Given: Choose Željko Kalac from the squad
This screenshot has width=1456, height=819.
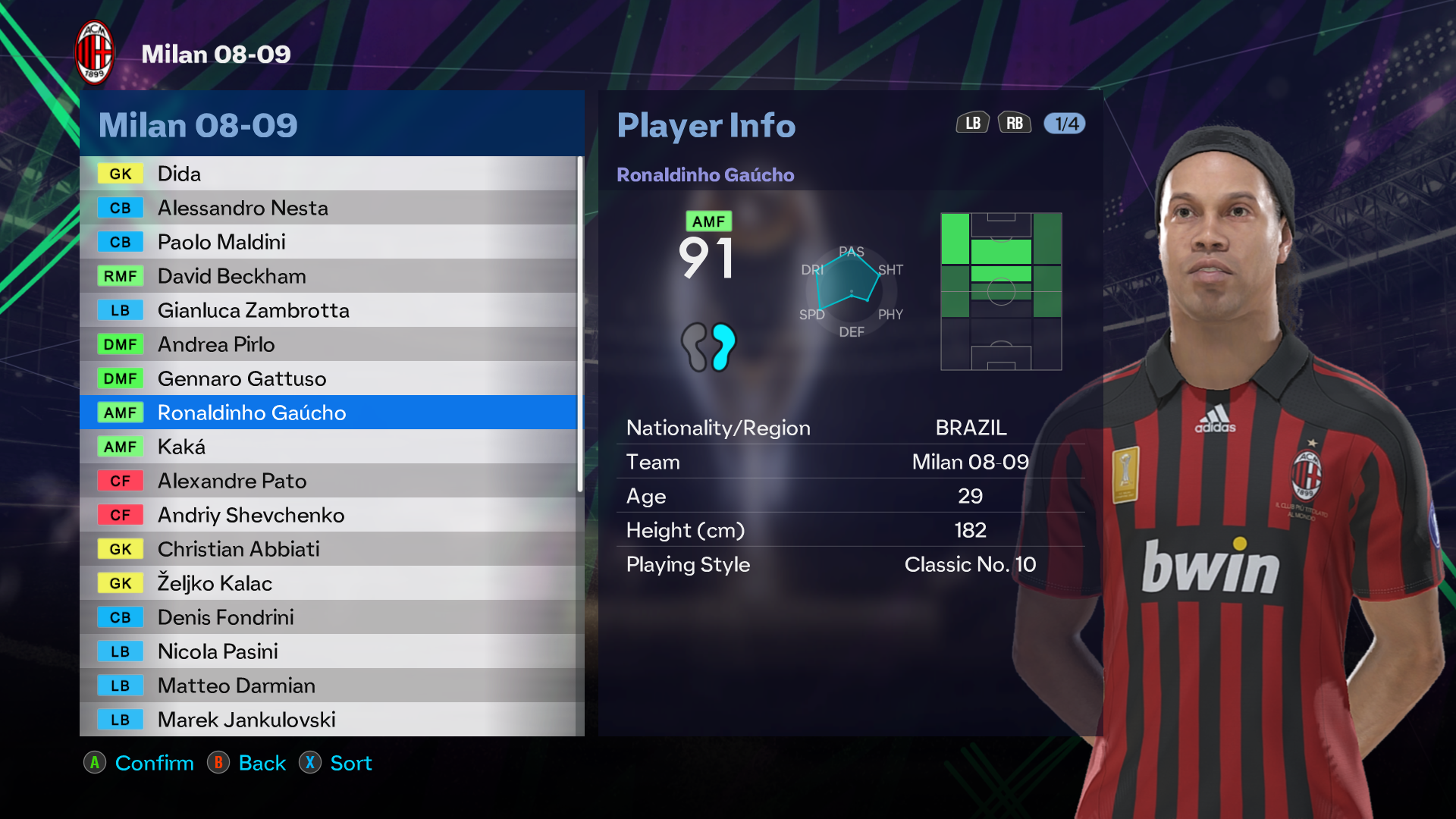Looking at the screenshot, I should [328, 583].
